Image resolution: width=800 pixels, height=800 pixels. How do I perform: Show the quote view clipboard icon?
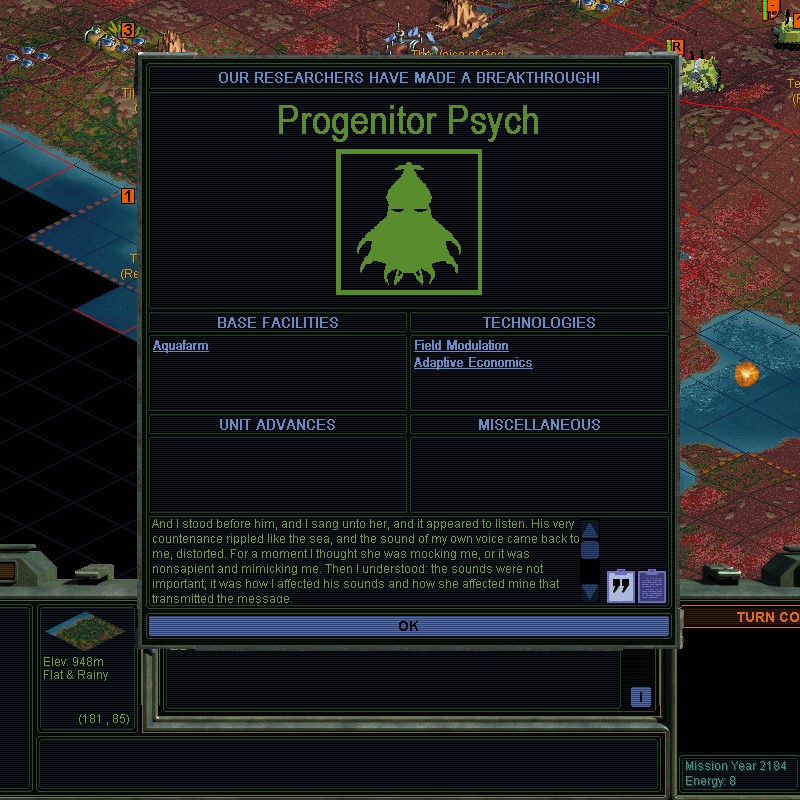pos(621,585)
